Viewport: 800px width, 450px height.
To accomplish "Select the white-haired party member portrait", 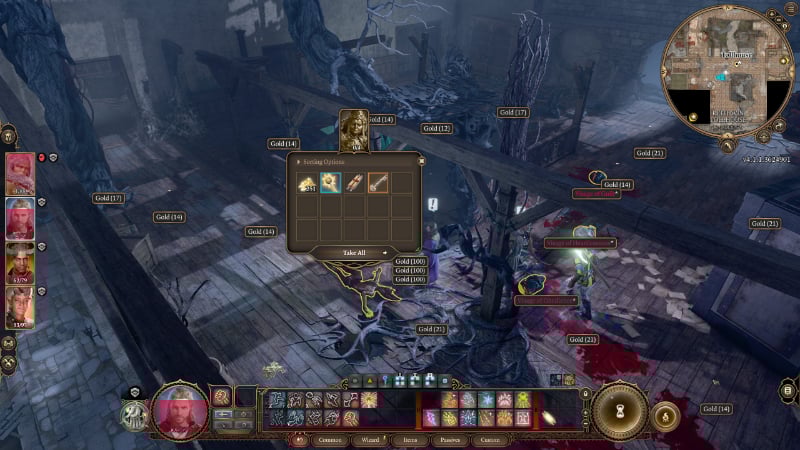I will coord(20,217).
